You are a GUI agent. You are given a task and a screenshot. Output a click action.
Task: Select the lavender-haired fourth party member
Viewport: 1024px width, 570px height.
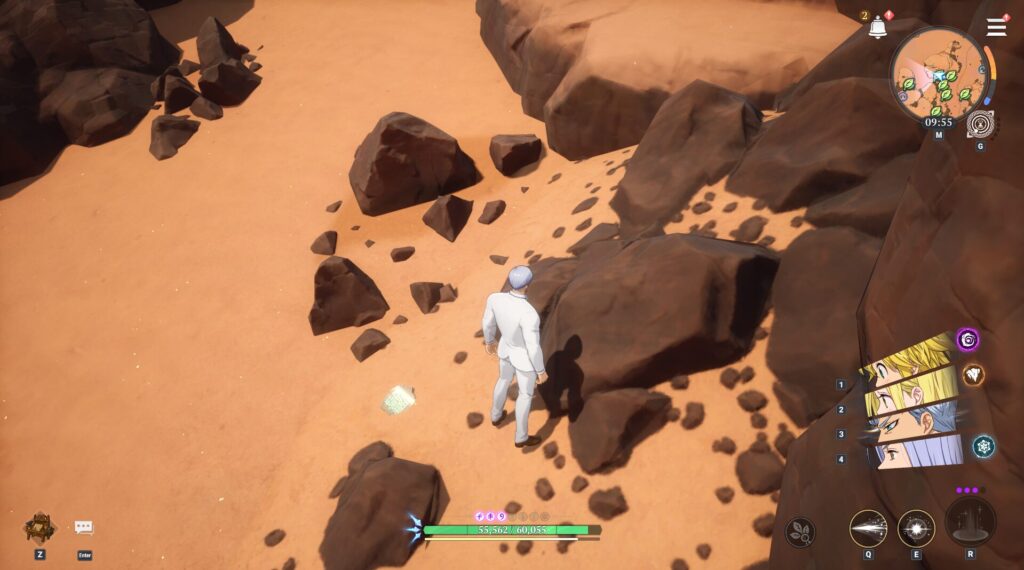(x=915, y=453)
